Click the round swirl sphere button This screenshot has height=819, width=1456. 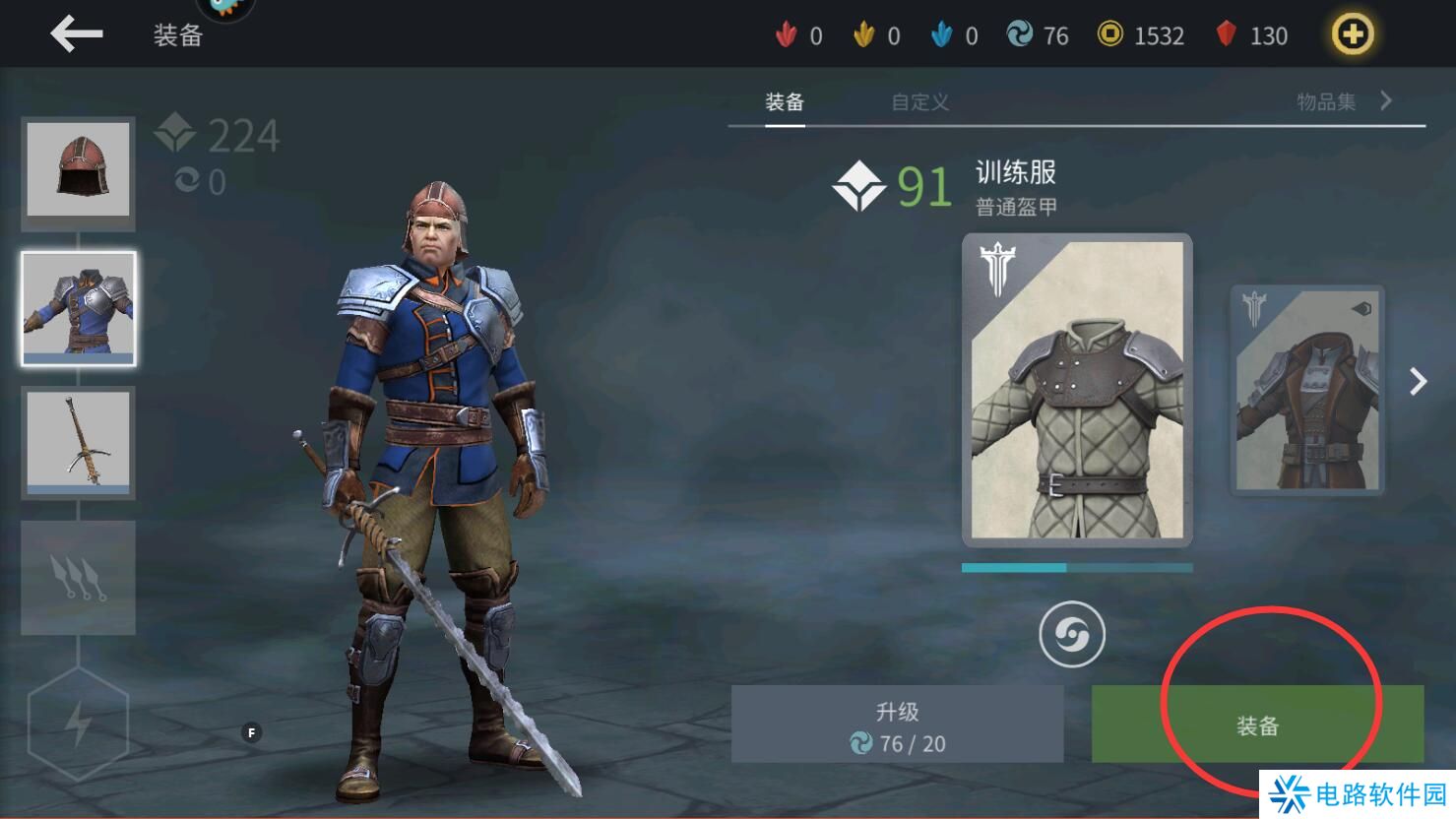[1072, 634]
